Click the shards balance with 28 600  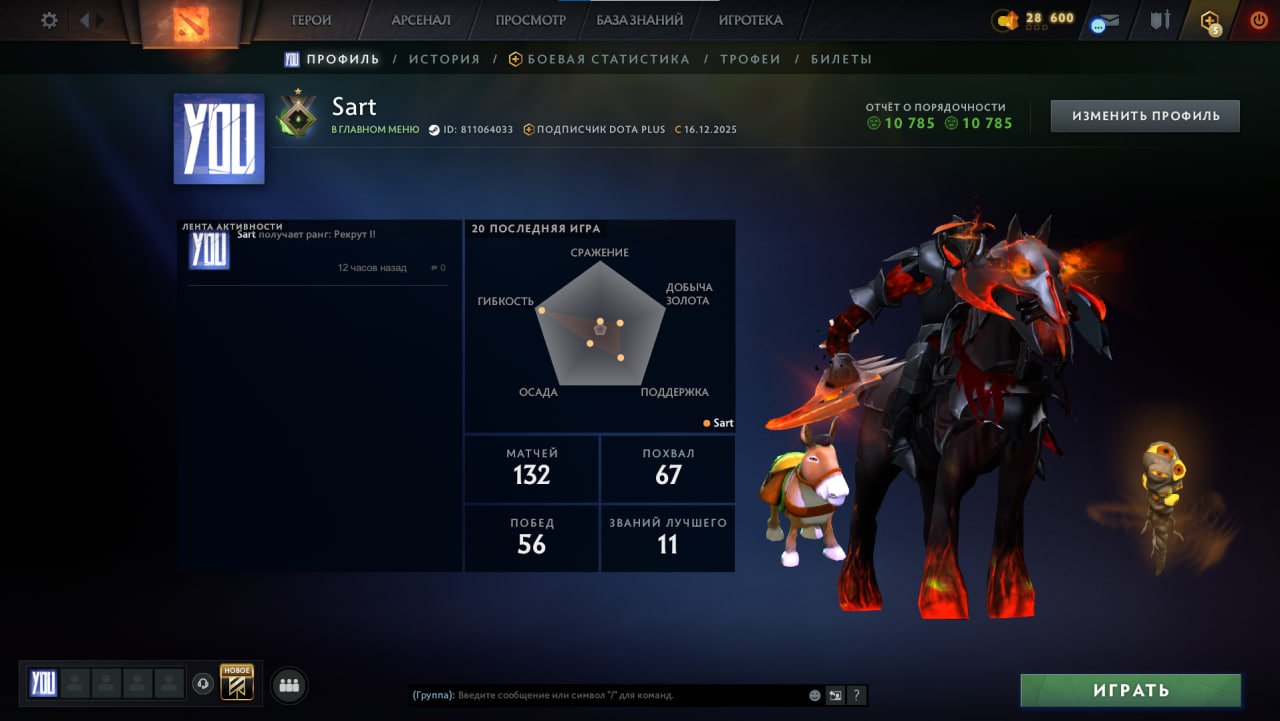tap(1033, 20)
